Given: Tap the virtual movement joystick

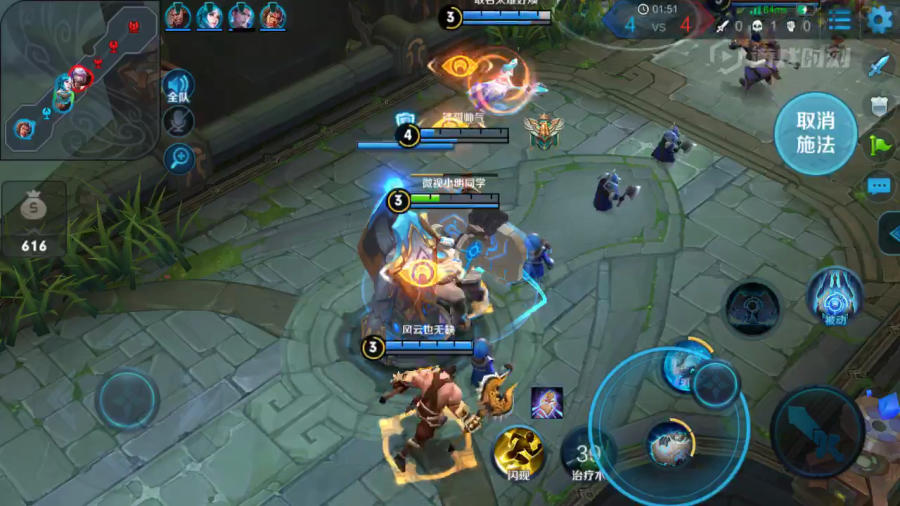Looking at the screenshot, I should [x=127, y=399].
